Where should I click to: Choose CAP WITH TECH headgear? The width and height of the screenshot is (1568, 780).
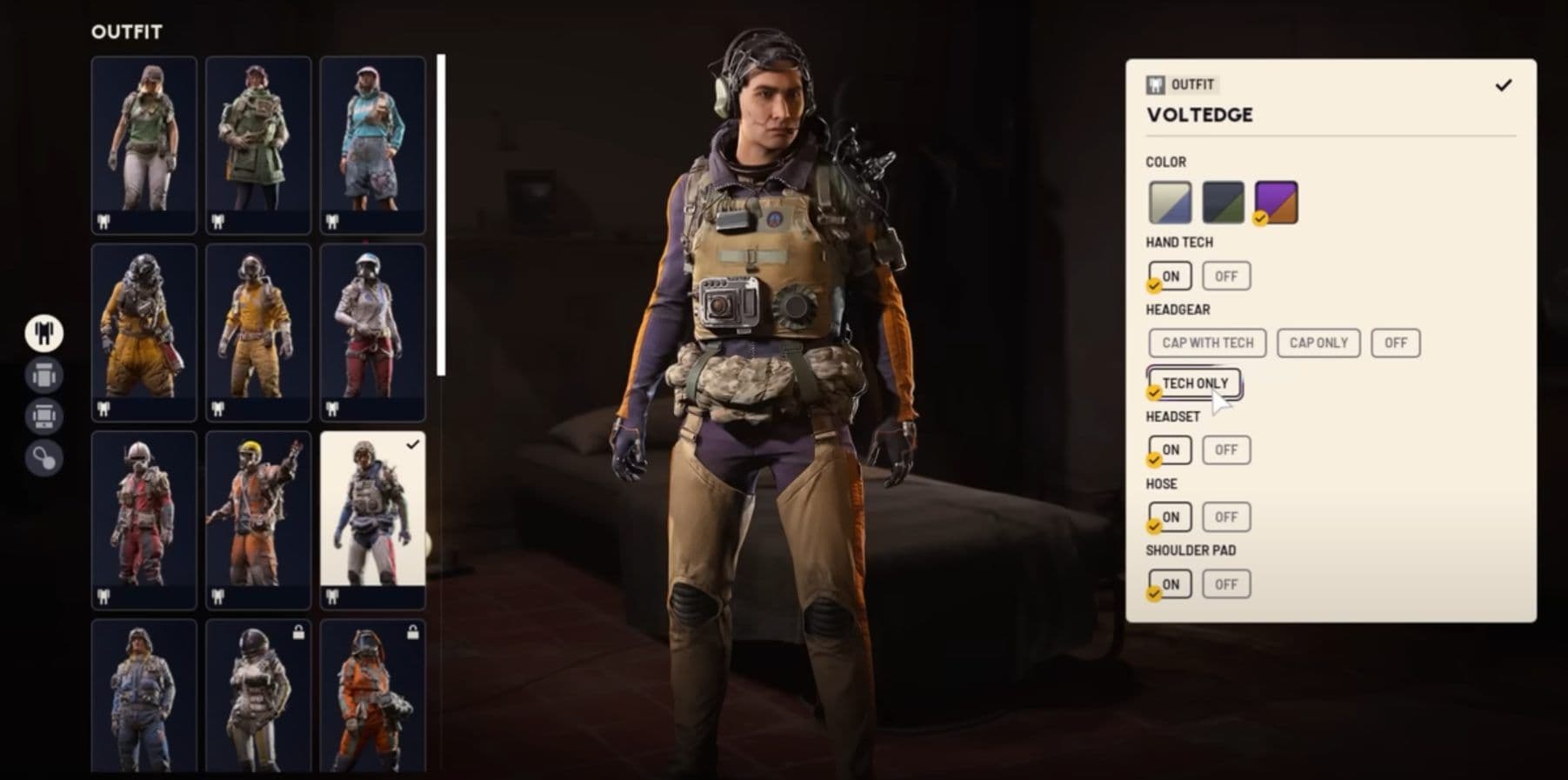click(x=1206, y=343)
